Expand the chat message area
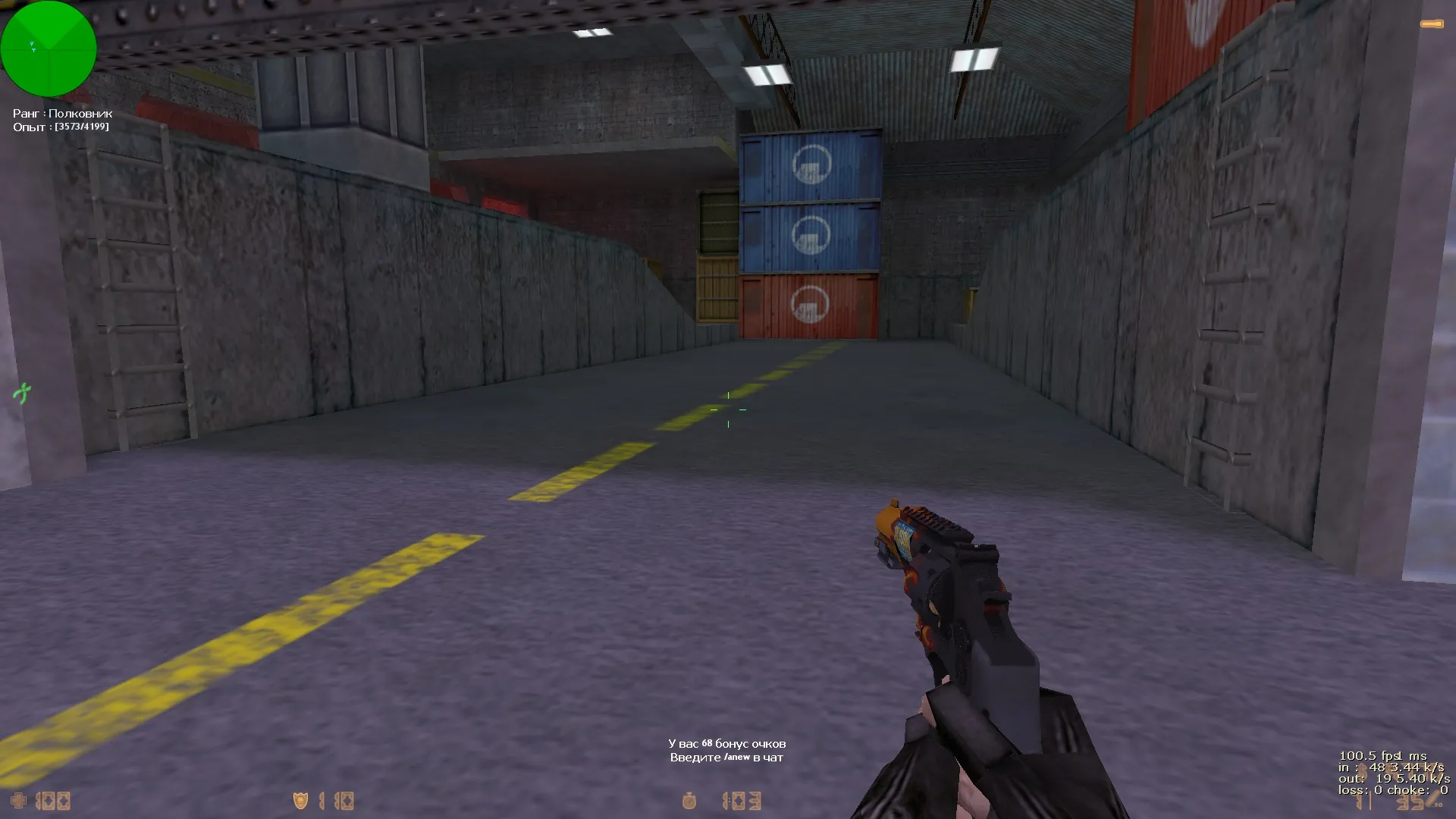 pyautogui.click(x=726, y=752)
